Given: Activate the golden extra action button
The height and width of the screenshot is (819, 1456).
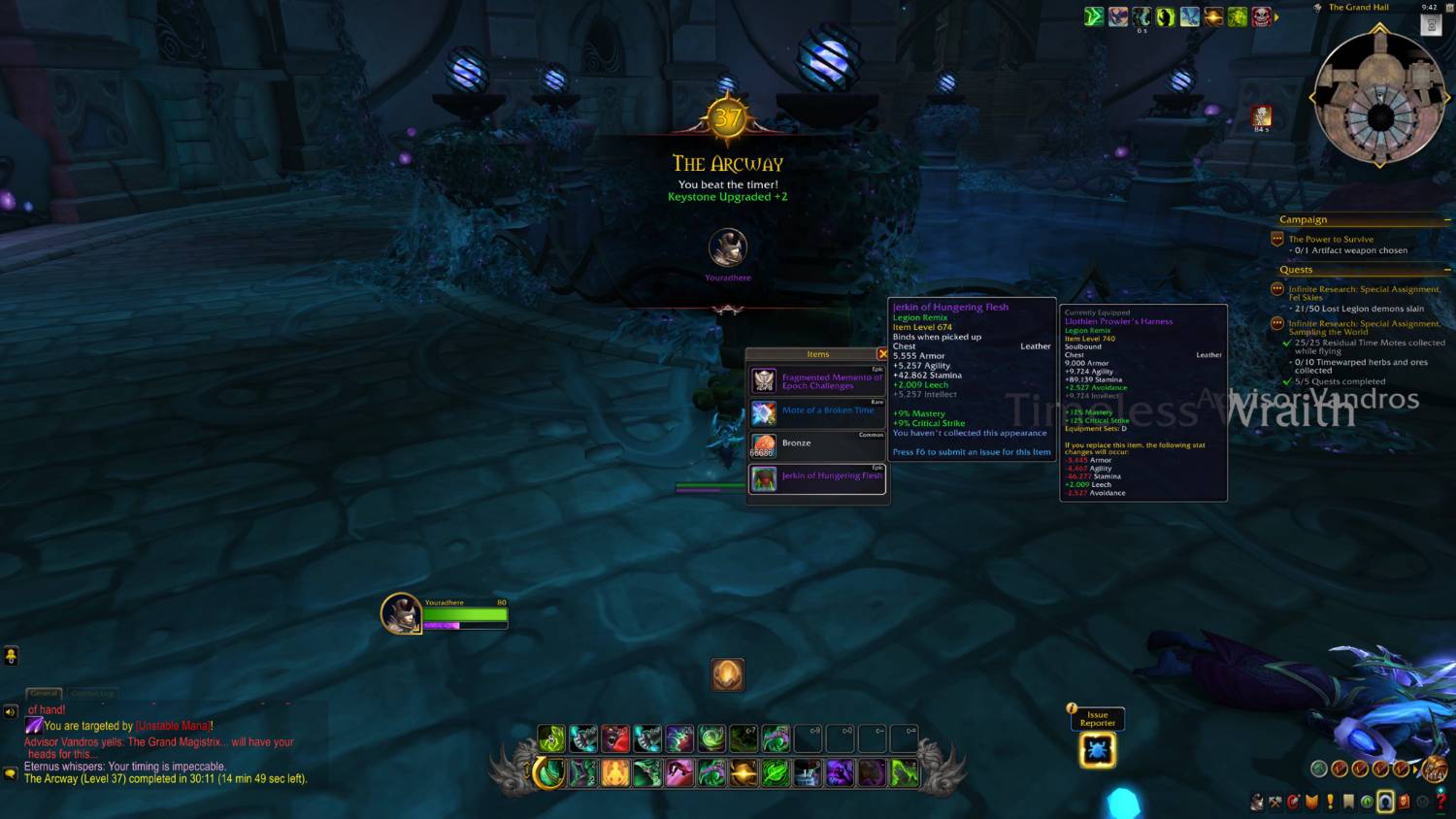Looking at the screenshot, I should coord(728,674).
